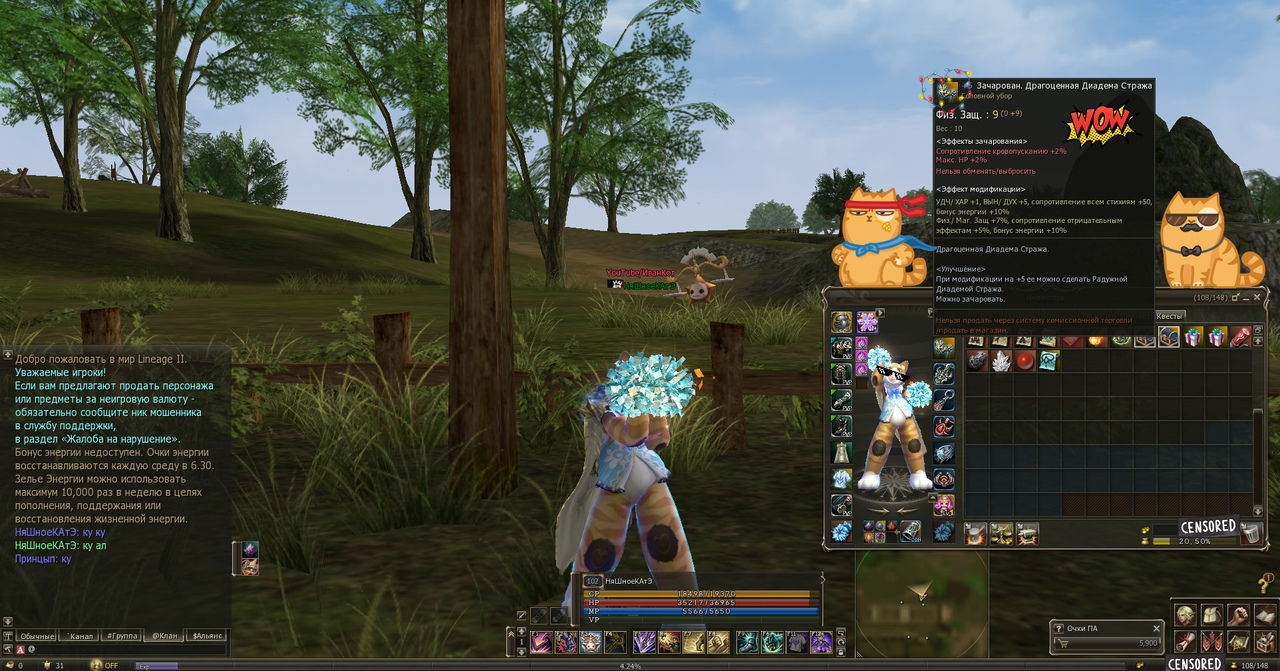Select the white crystal item in inventory
Screen dimensions: 1280x671
tap(1000, 361)
